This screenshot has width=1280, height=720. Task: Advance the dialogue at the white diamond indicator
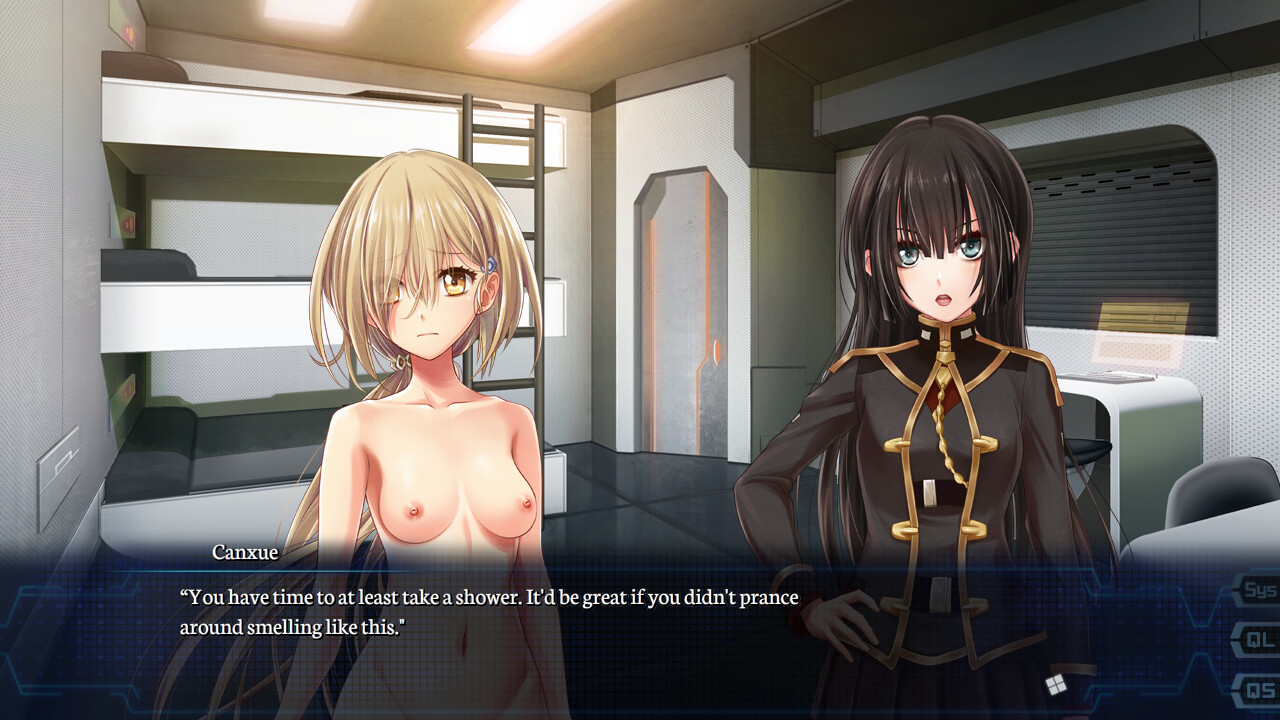click(x=1052, y=685)
